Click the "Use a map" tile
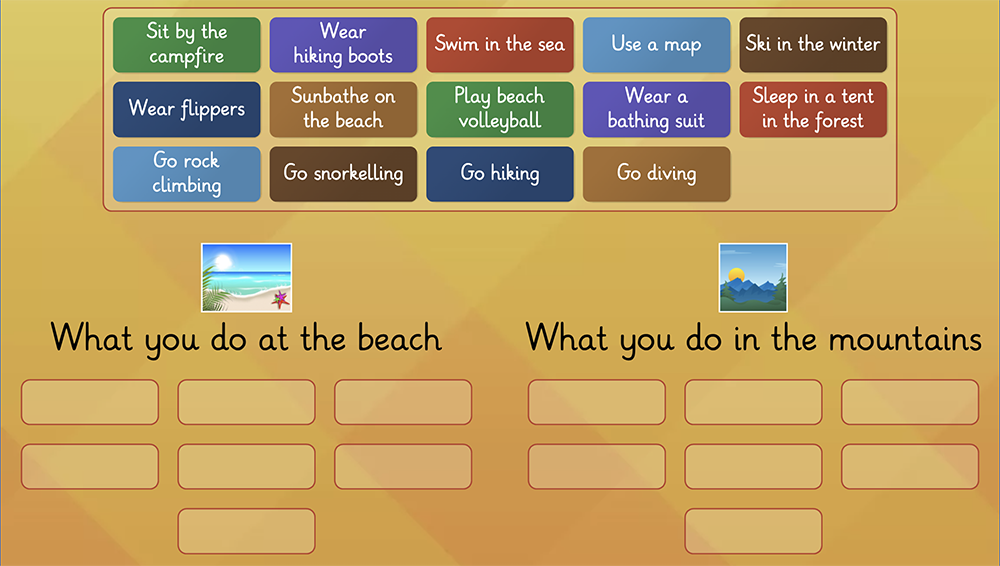Image resolution: width=1000 pixels, height=566 pixels. (657, 45)
